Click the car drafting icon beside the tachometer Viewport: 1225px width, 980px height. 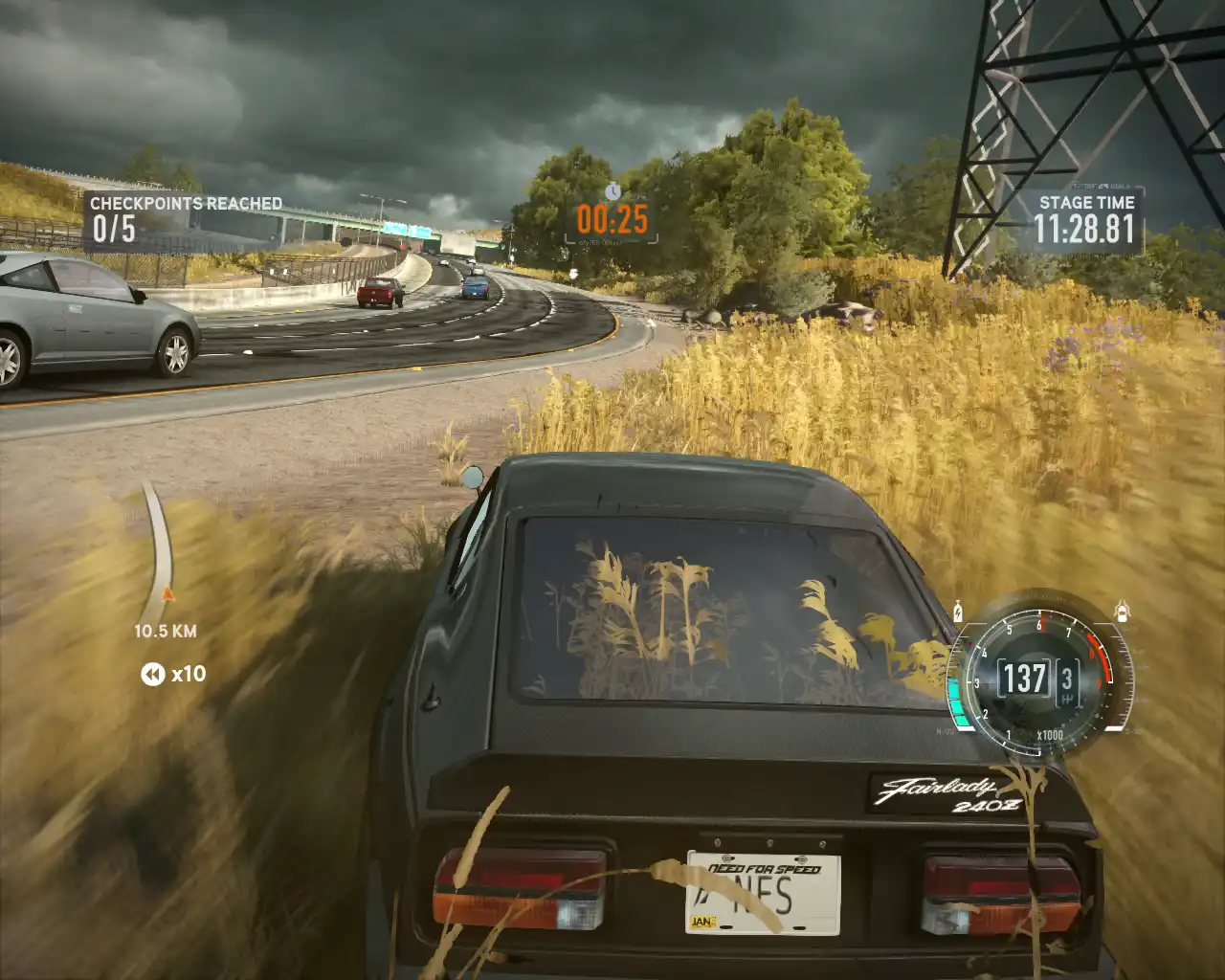pyautogui.click(x=1122, y=611)
